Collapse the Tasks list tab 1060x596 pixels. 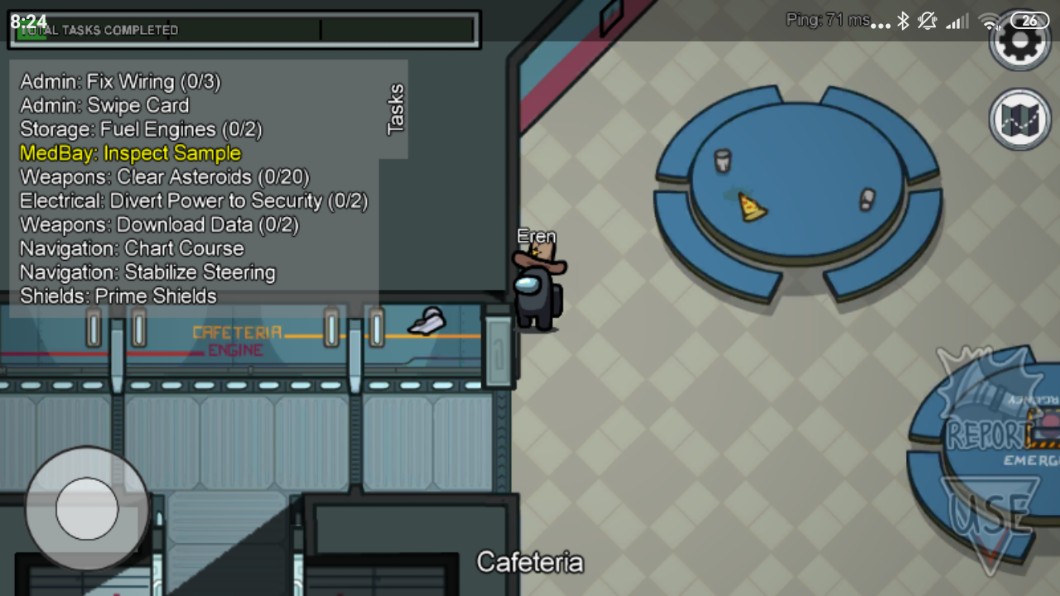(395, 109)
